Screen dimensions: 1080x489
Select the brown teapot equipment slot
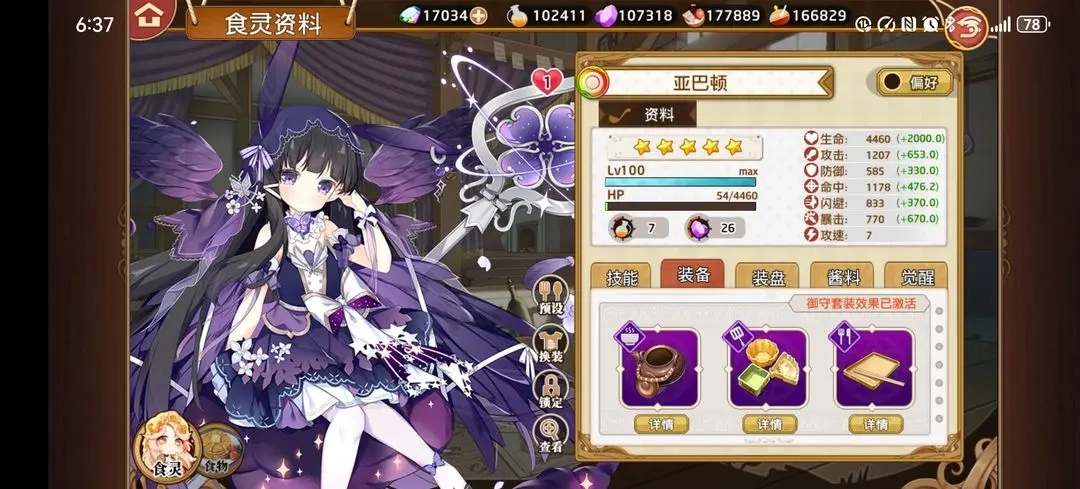click(x=659, y=367)
